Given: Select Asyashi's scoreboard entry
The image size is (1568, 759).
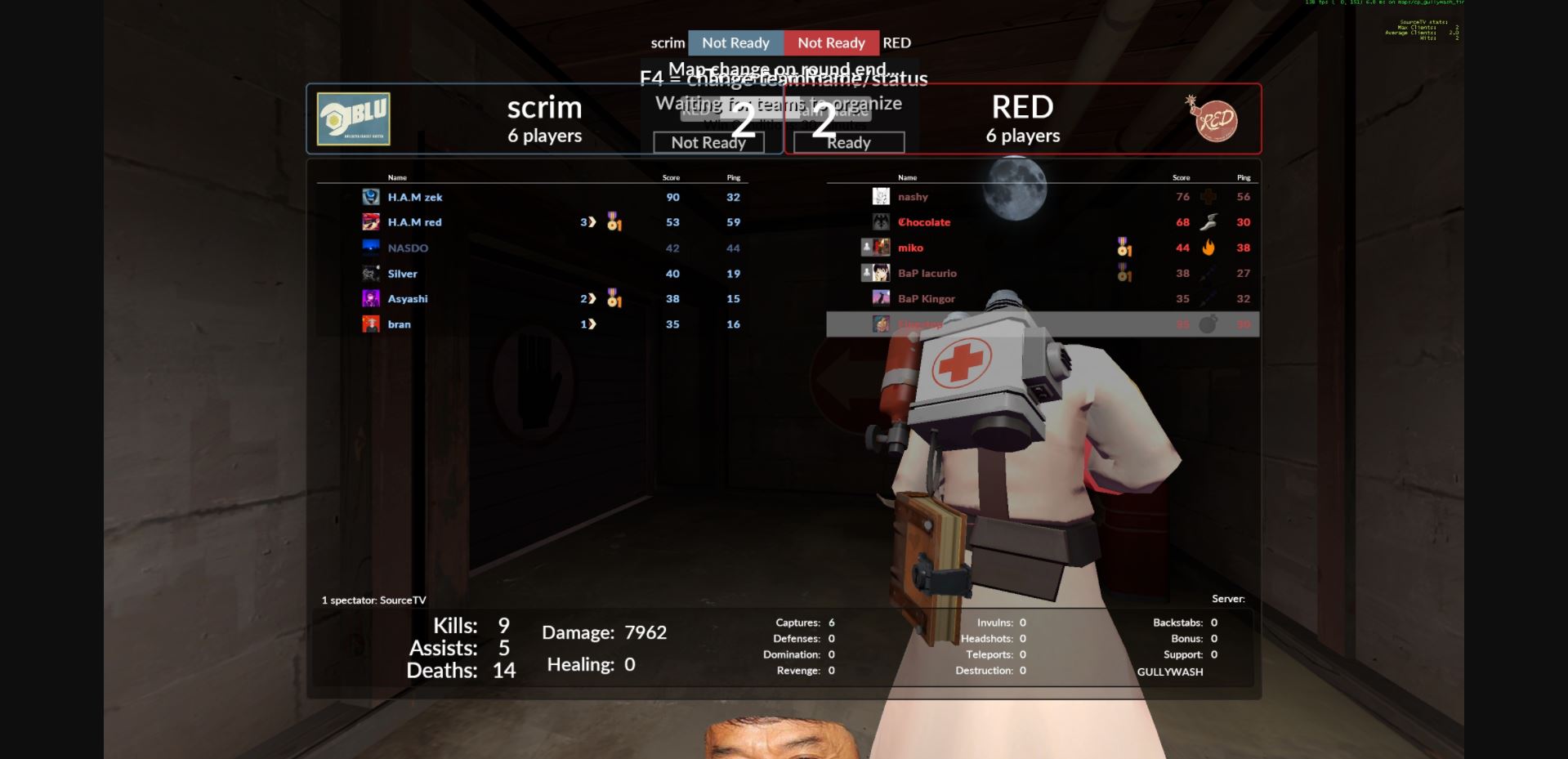Looking at the screenshot, I should [408, 299].
